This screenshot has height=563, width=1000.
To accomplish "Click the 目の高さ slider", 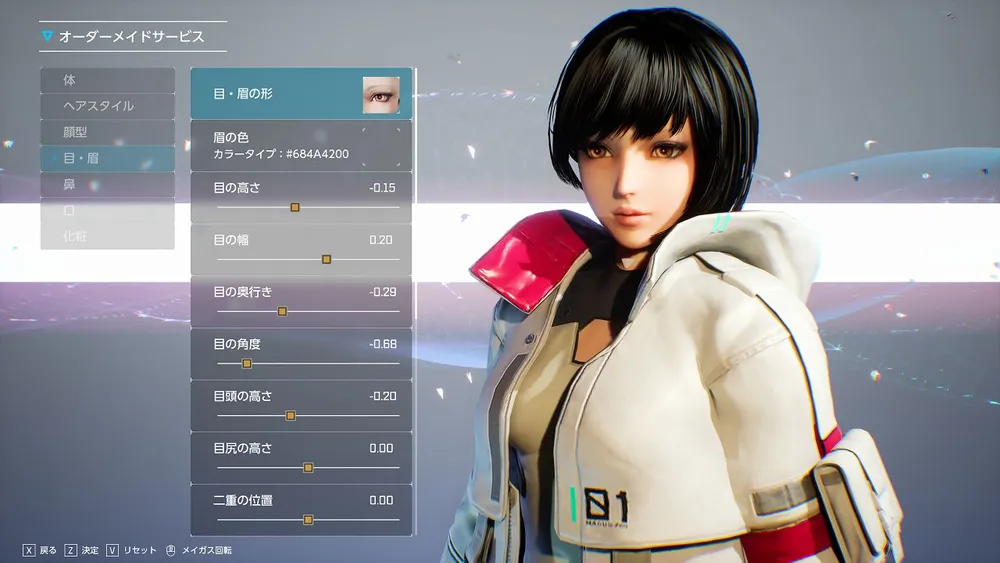I will (295, 207).
